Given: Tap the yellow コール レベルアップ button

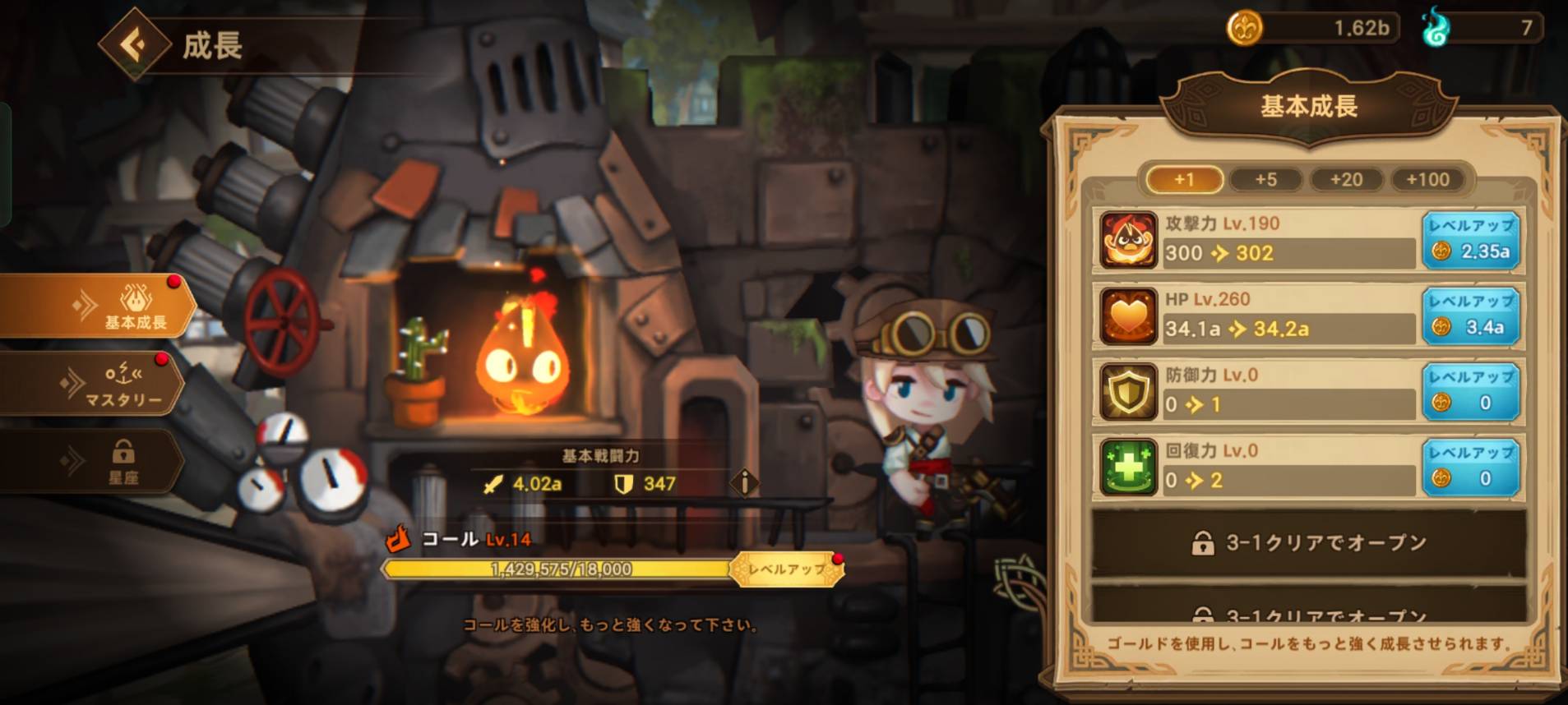Looking at the screenshot, I should [787, 569].
